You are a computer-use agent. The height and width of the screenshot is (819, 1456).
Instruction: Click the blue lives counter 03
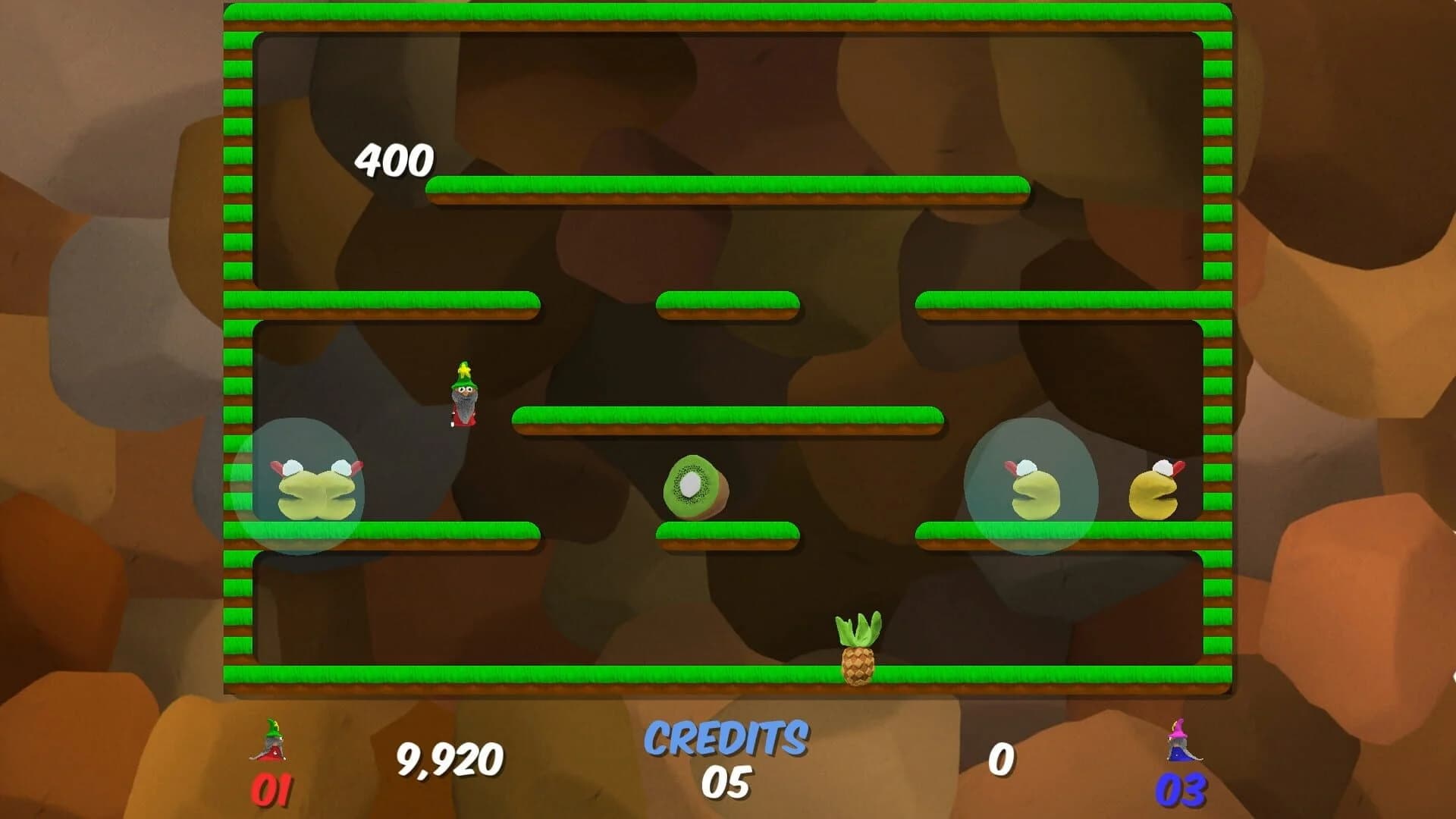pos(1183,789)
